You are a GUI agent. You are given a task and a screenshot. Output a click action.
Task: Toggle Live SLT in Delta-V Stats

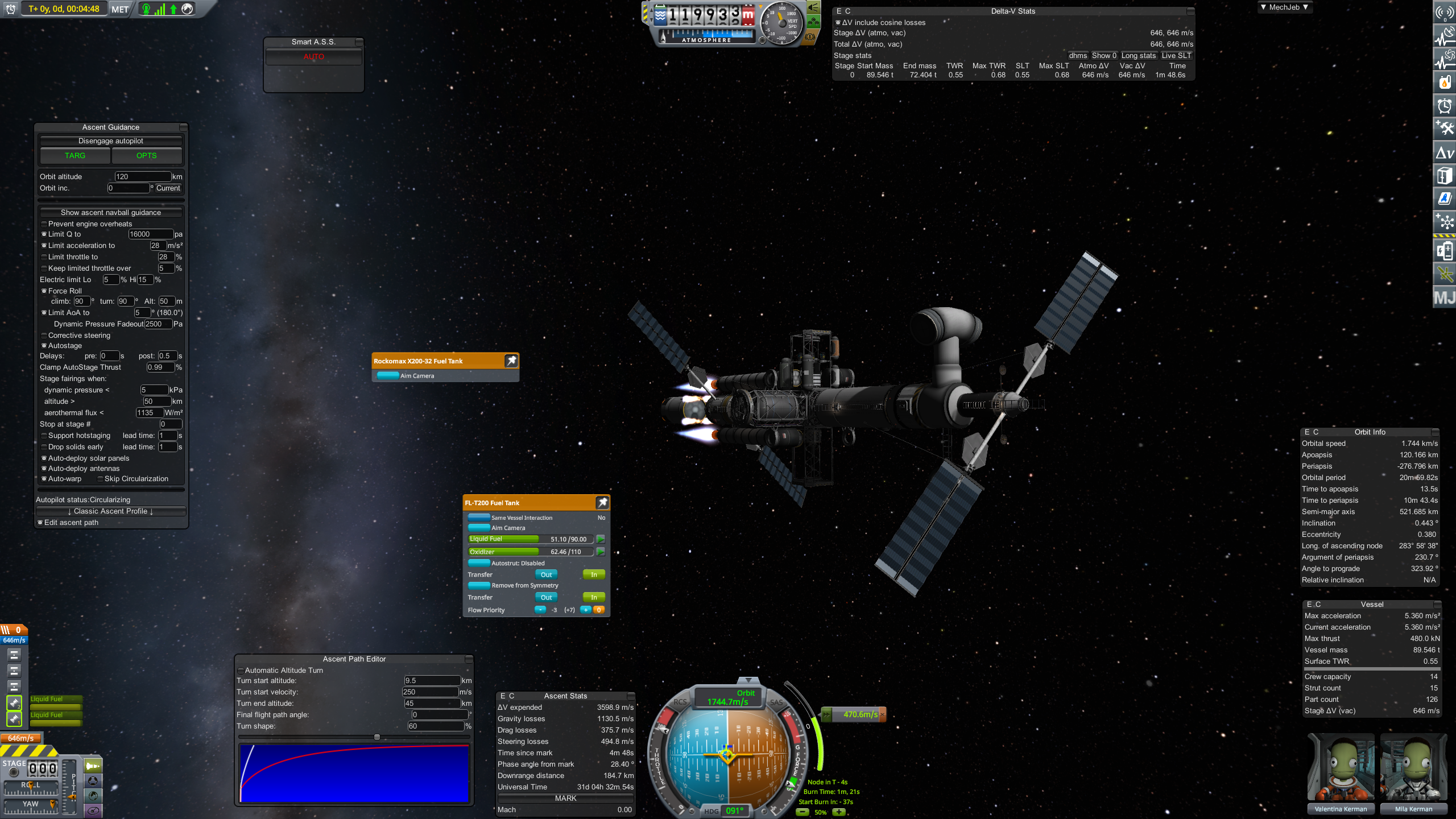pos(1176,56)
